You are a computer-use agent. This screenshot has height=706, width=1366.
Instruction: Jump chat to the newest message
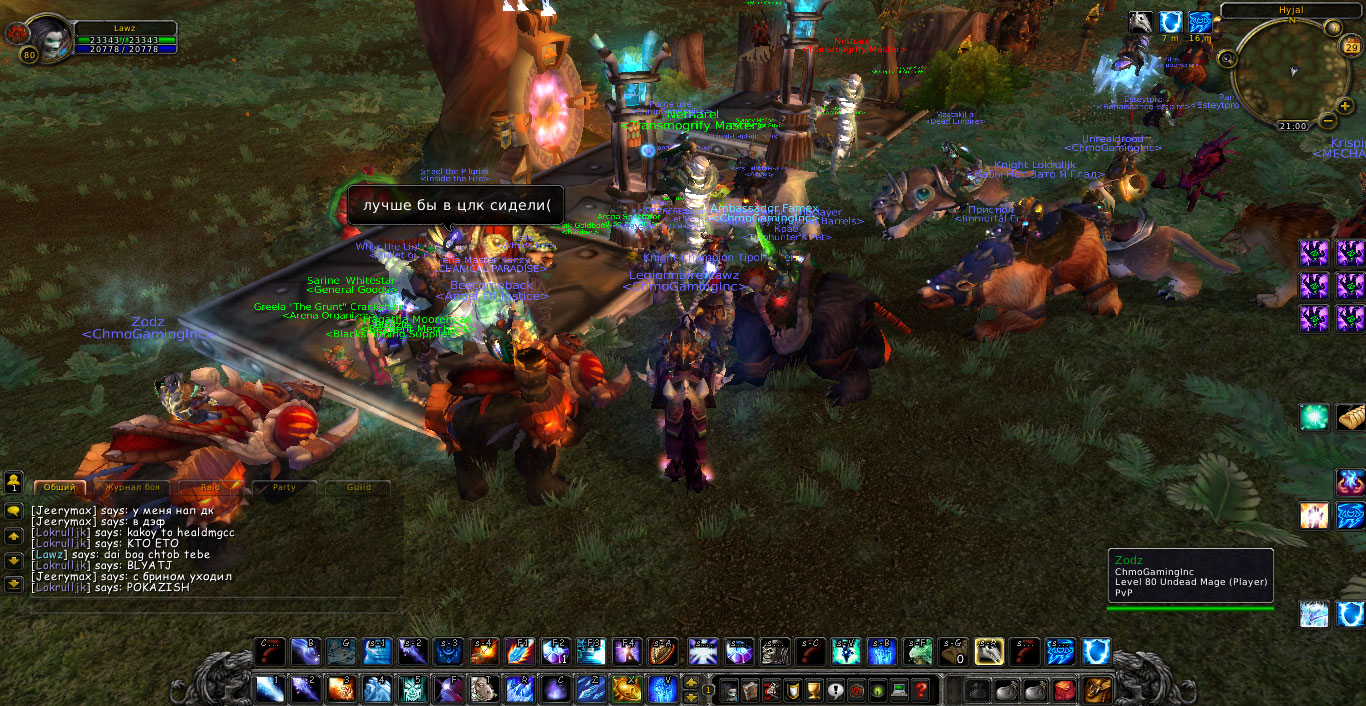[x=14, y=584]
